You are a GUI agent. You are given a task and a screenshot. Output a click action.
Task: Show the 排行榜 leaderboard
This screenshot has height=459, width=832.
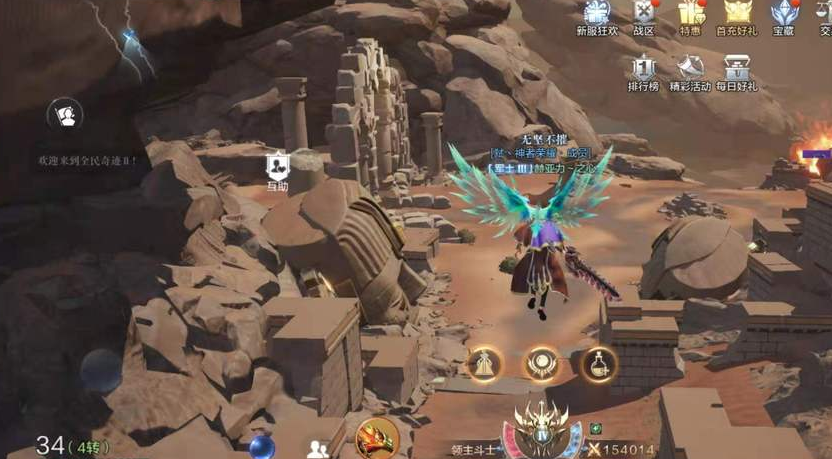(x=644, y=70)
